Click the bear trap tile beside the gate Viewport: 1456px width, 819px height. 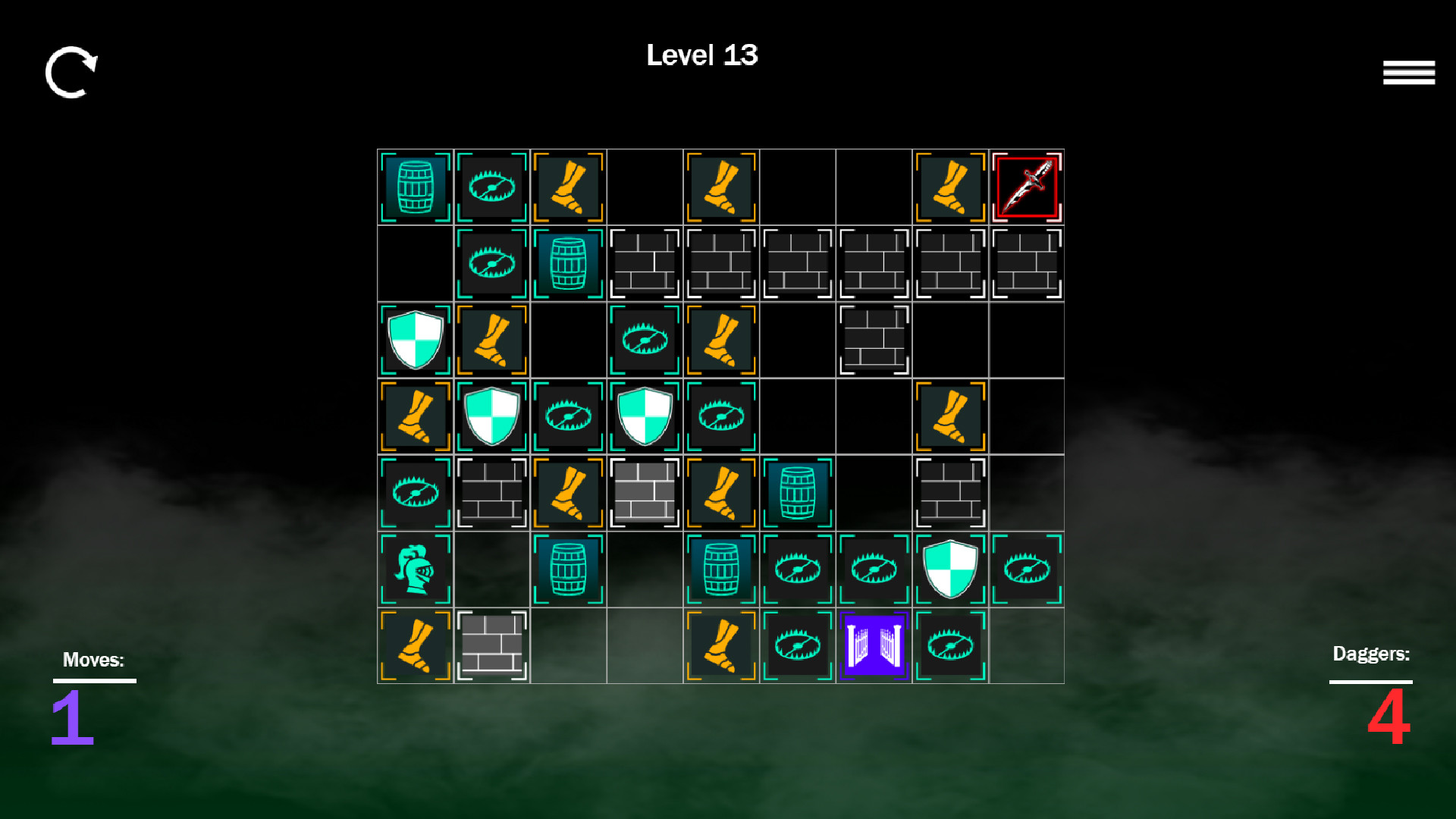click(798, 645)
